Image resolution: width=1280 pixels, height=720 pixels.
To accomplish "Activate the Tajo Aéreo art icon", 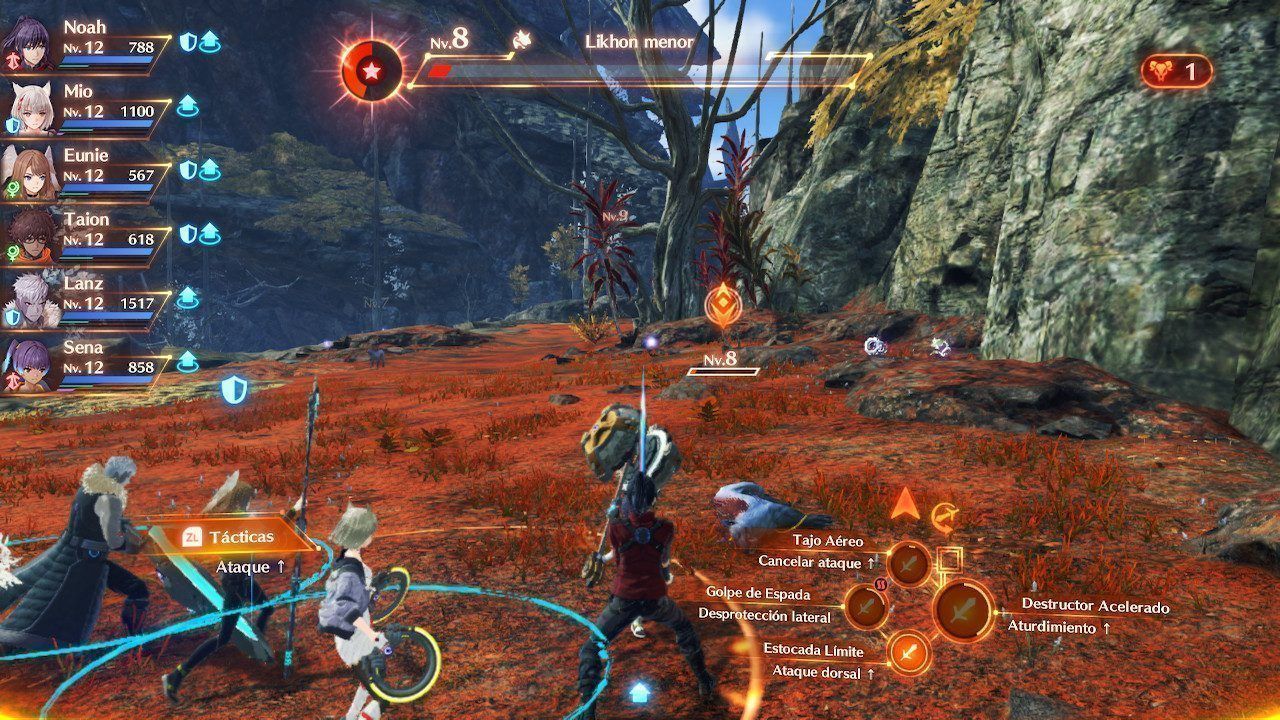I will pyautogui.click(x=909, y=564).
